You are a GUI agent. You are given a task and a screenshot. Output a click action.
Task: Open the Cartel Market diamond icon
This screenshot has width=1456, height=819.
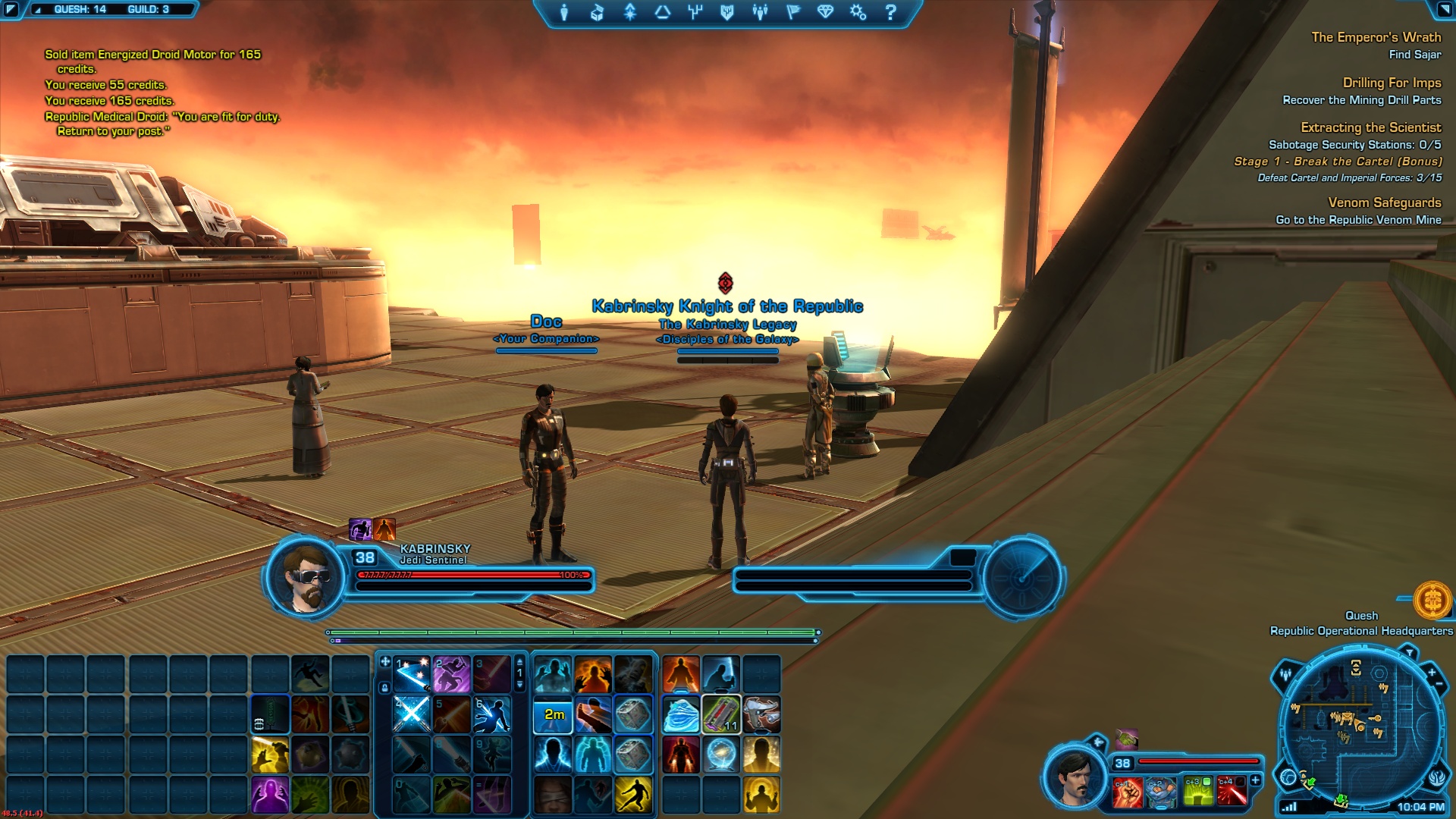point(824,12)
